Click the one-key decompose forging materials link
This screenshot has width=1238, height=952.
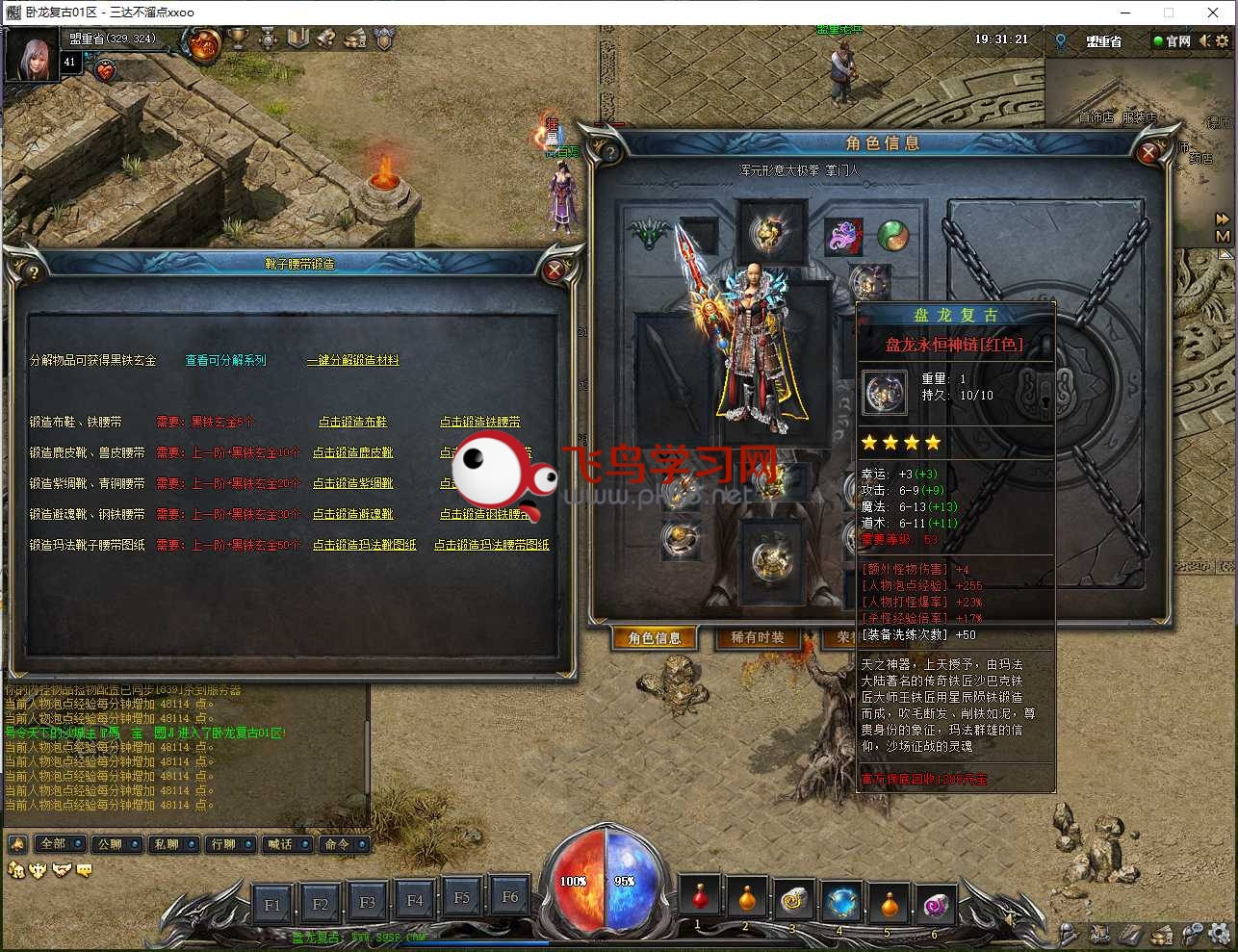pyautogui.click(x=352, y=360)
